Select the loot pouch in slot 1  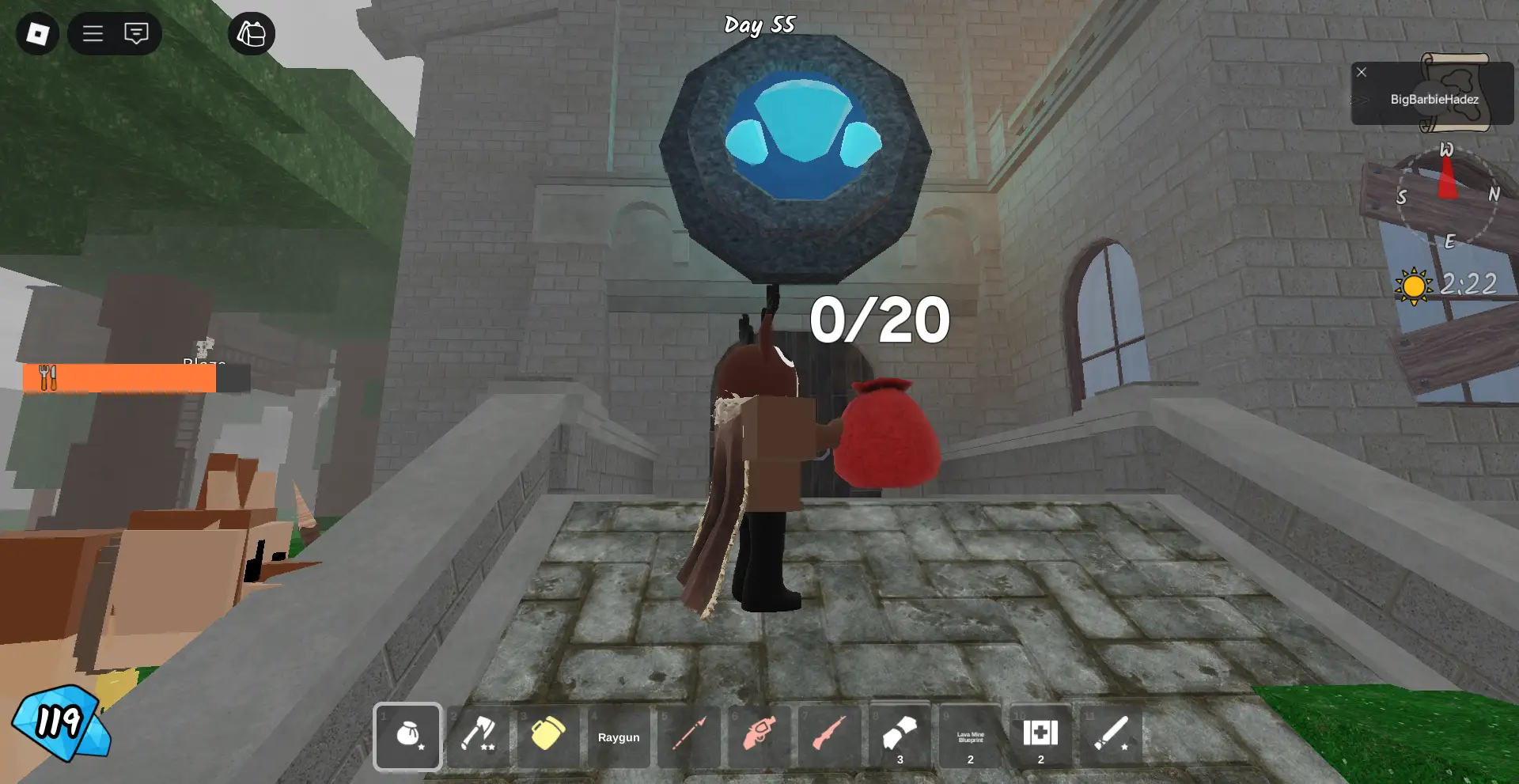coord(407,737)
